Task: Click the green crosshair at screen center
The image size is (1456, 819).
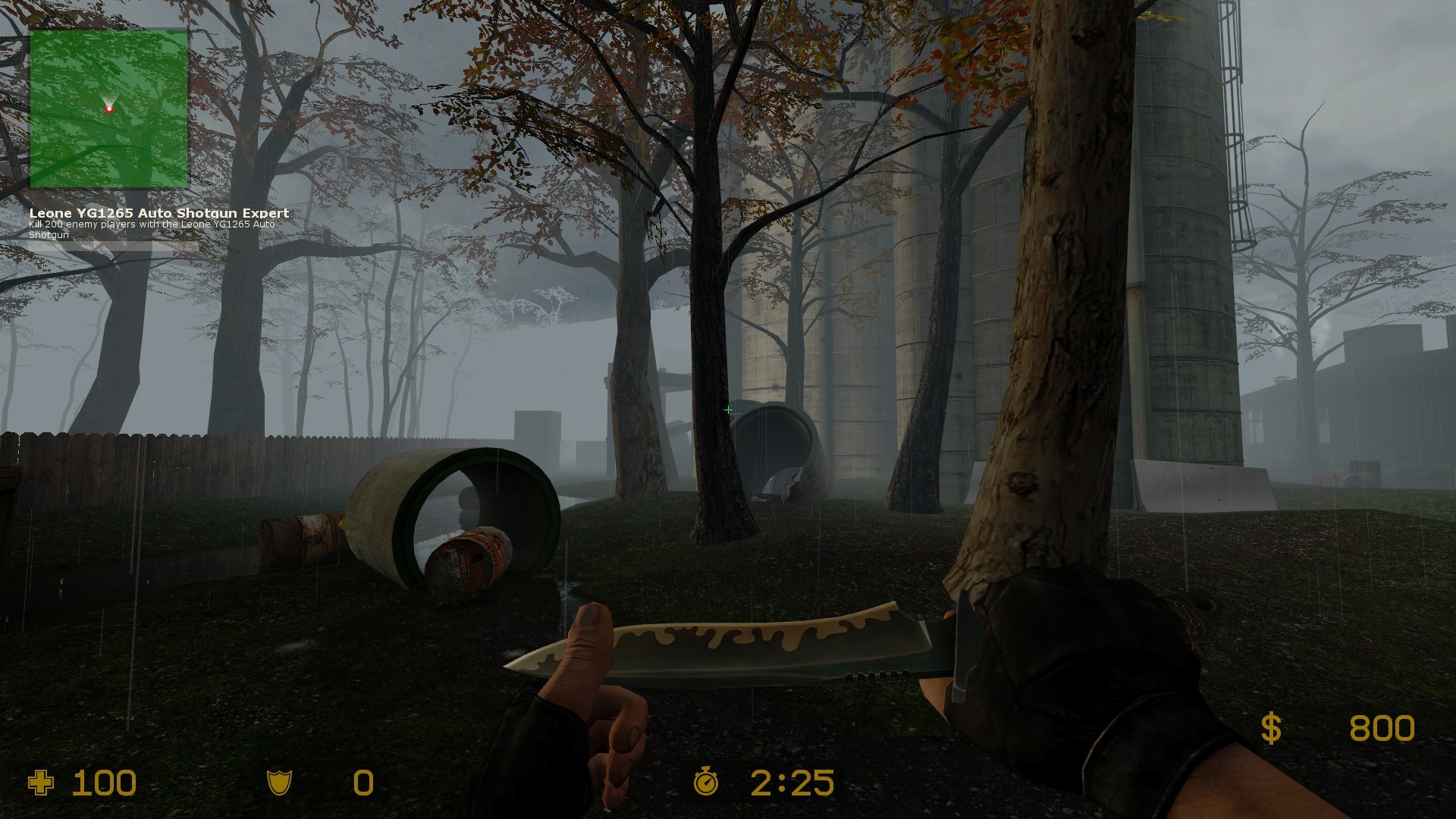Action: click(728, 409)
